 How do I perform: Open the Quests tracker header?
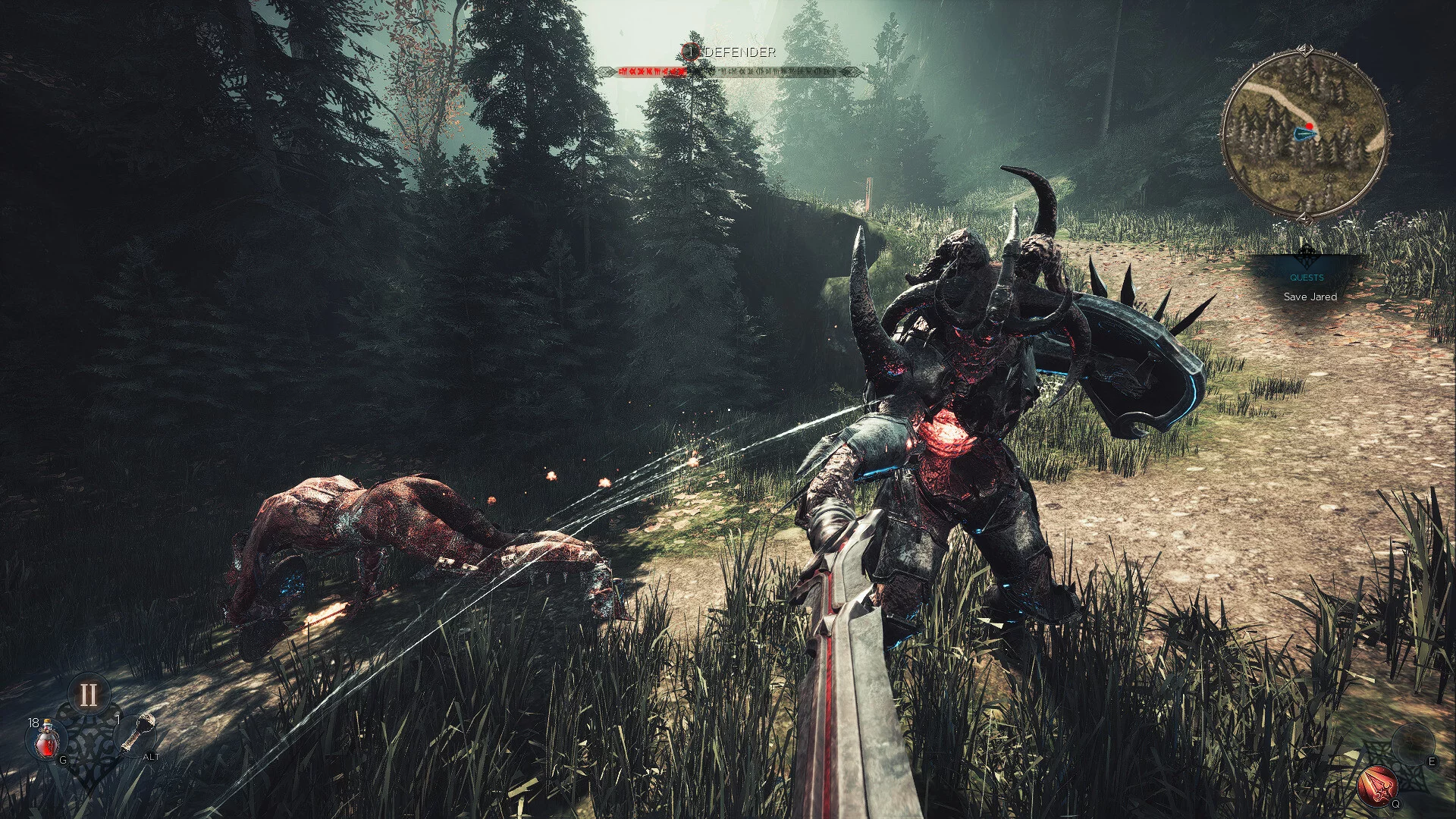(x=1307, y=278)
